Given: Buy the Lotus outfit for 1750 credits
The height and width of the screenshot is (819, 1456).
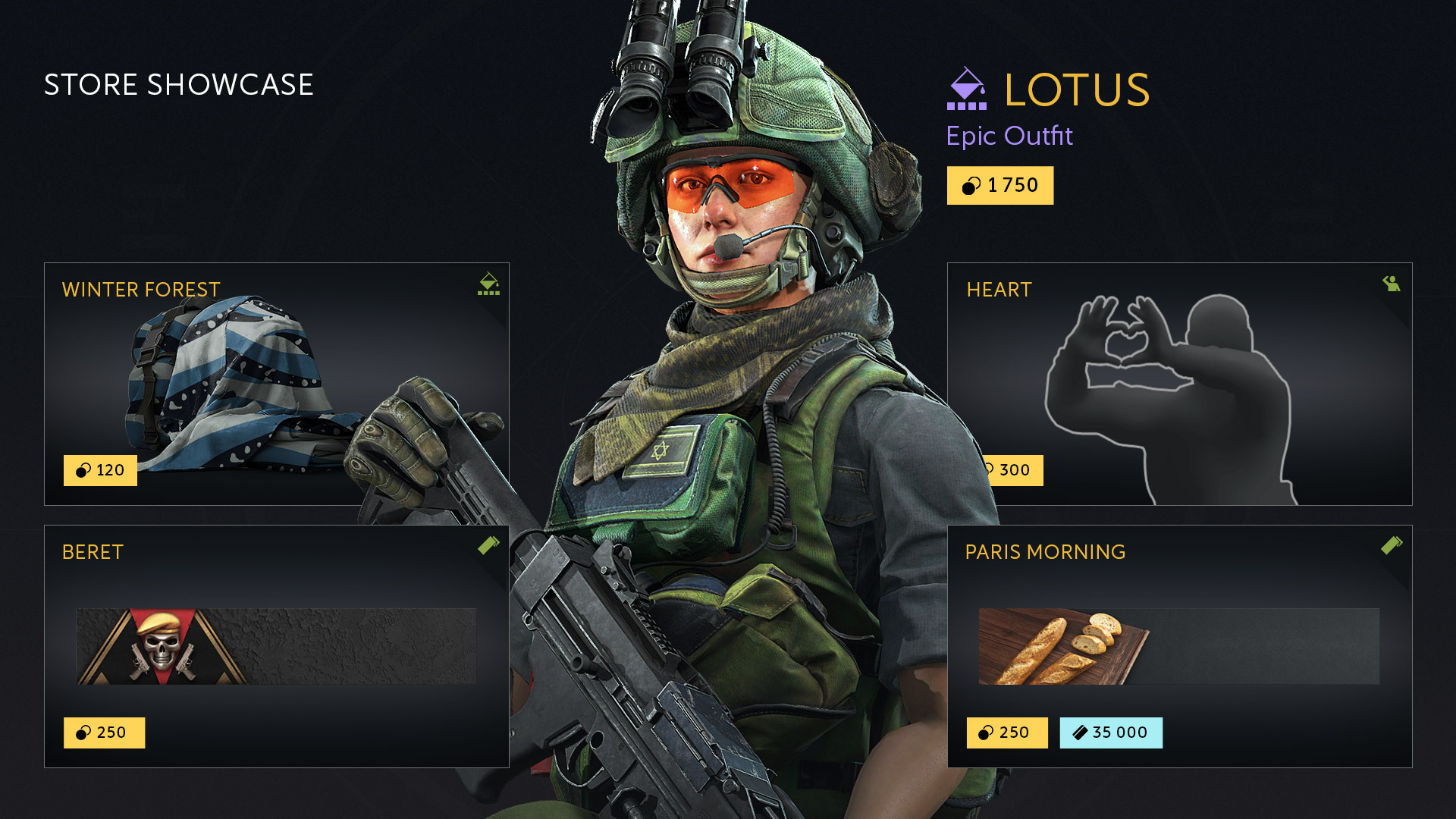Looking at the screenshot, I should 999,186.
